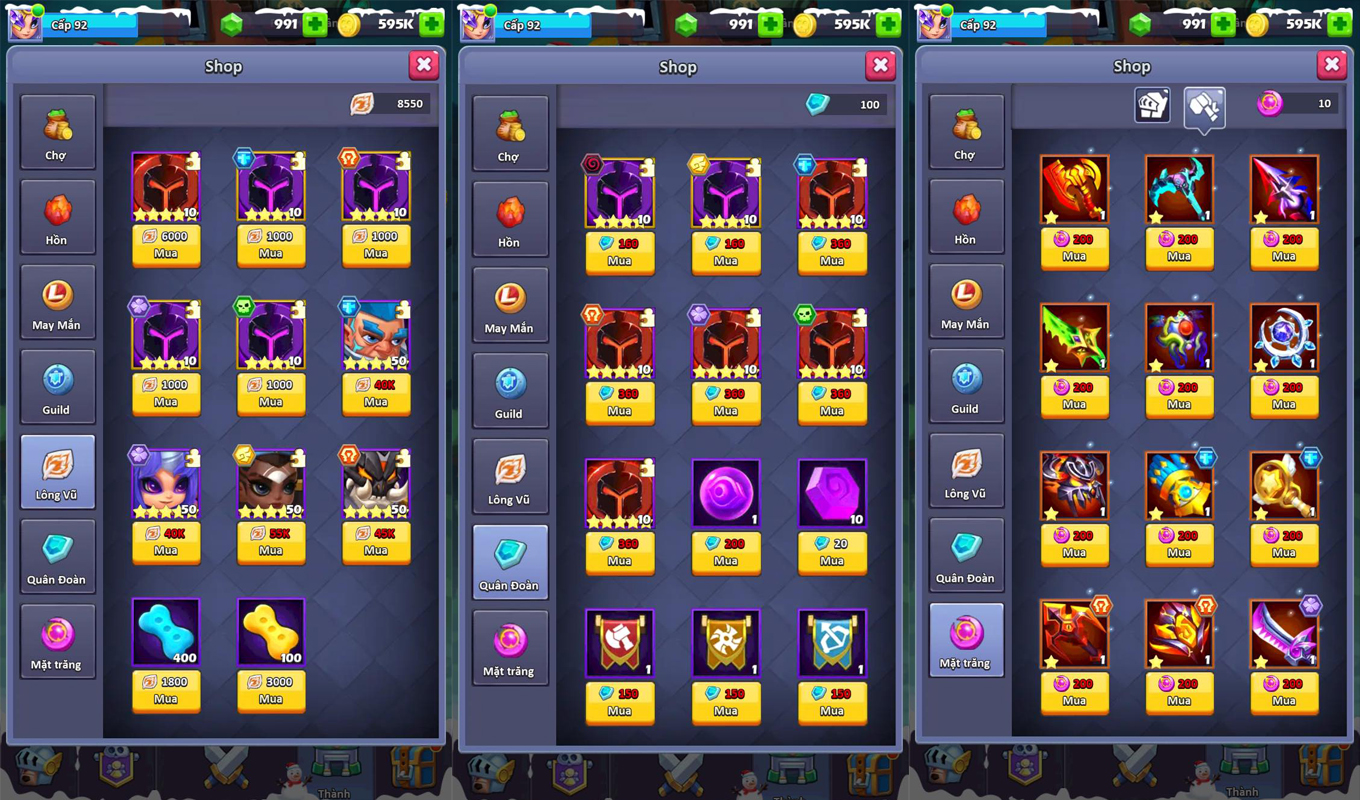Click the red fist banner item
The width and height of the screenshot is (1360, 800).
point(620,640)
